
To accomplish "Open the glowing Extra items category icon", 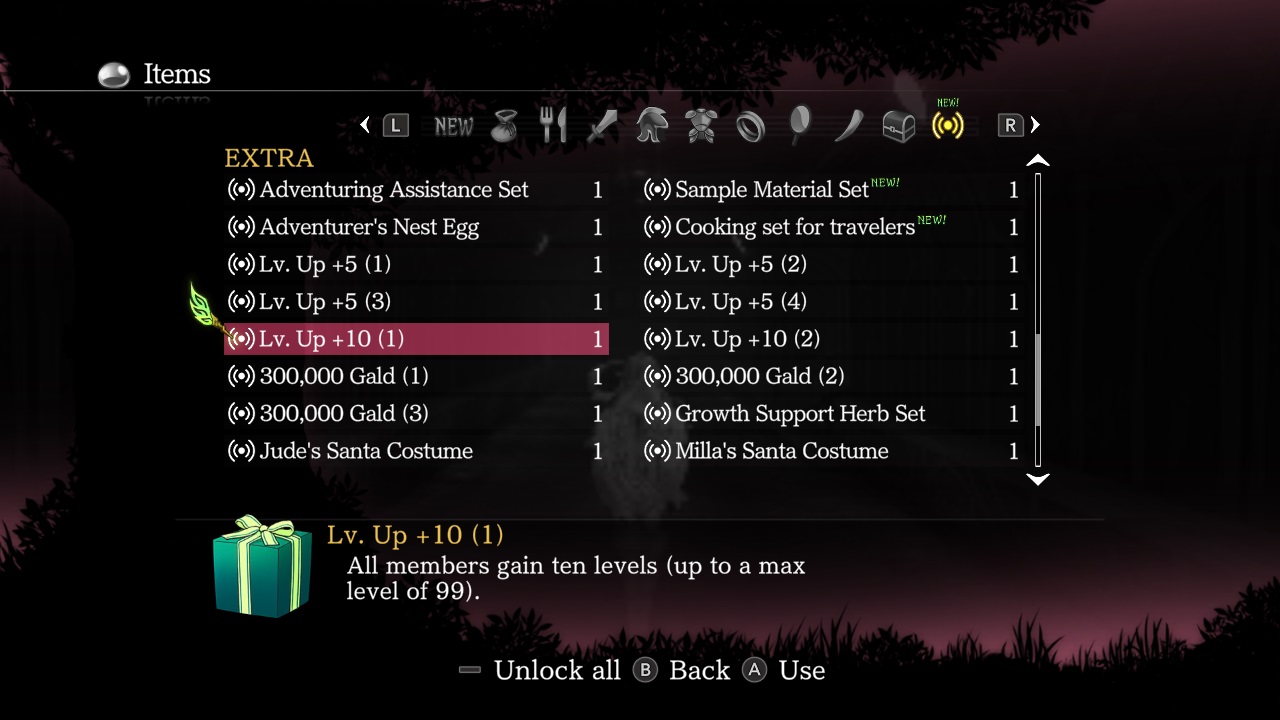I will click(x=946, y=125).
